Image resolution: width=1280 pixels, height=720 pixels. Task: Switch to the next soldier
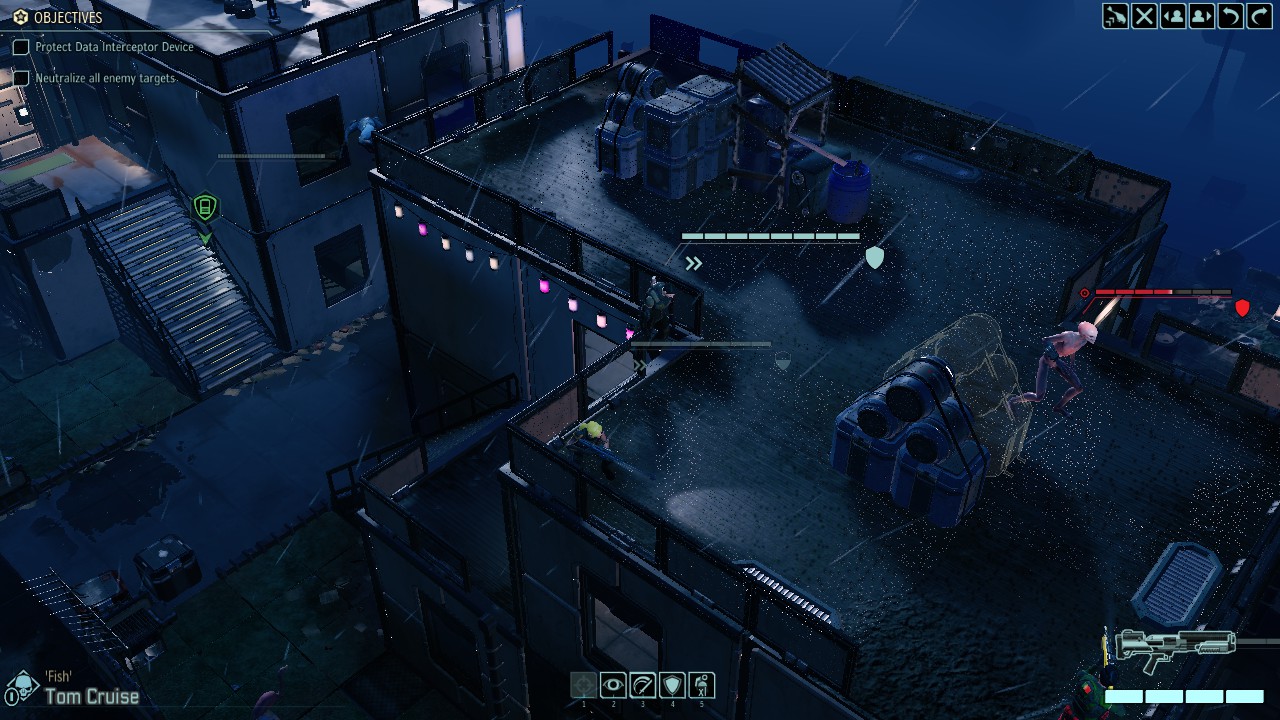(1201, 16)
